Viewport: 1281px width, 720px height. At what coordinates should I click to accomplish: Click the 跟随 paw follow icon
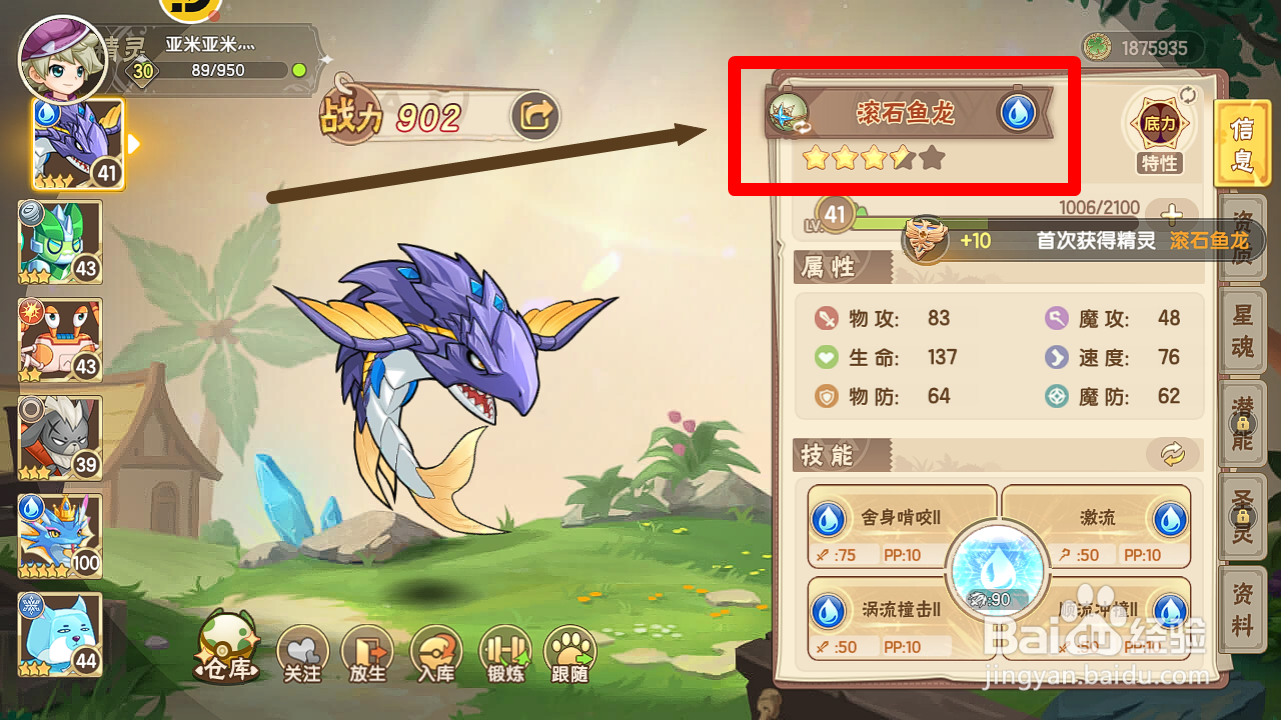point(572,650)
